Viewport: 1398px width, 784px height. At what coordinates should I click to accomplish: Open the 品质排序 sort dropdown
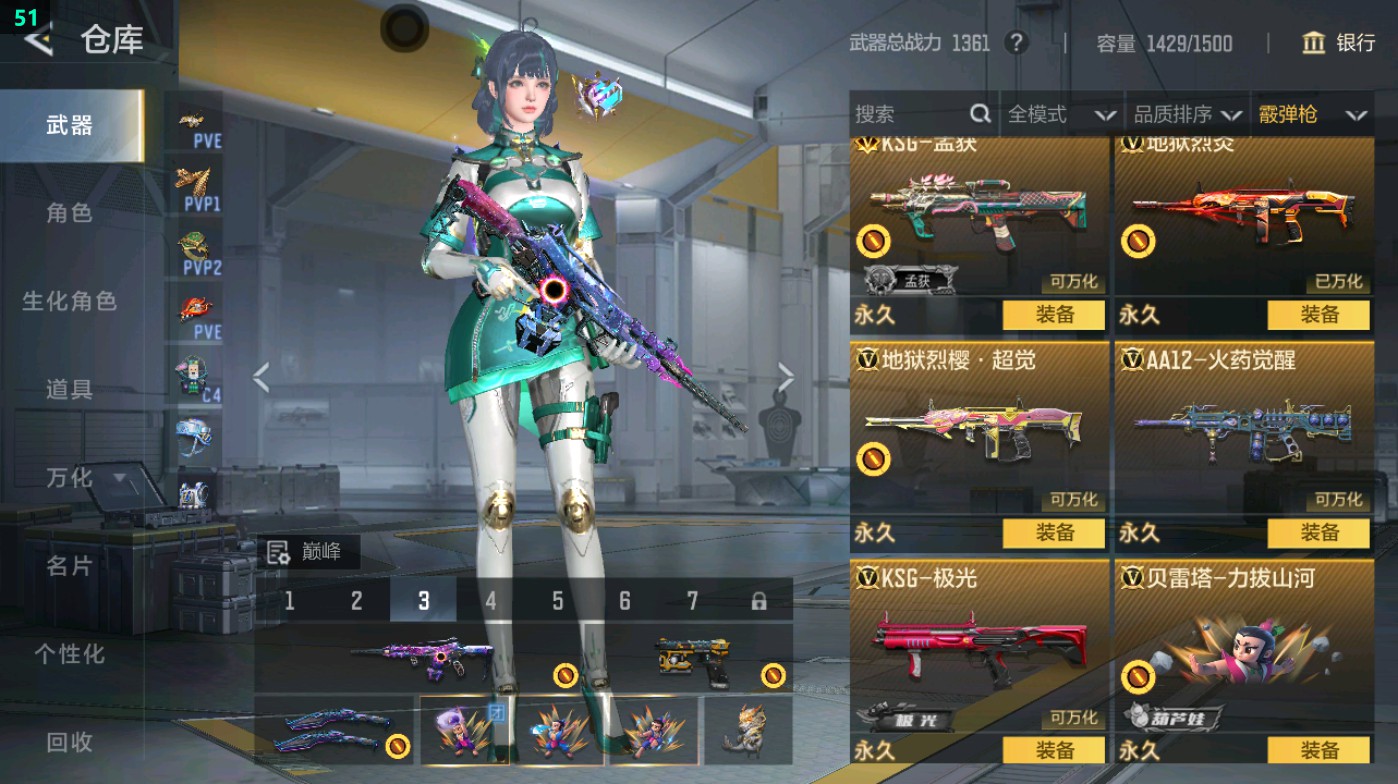tap(1187, 115)
